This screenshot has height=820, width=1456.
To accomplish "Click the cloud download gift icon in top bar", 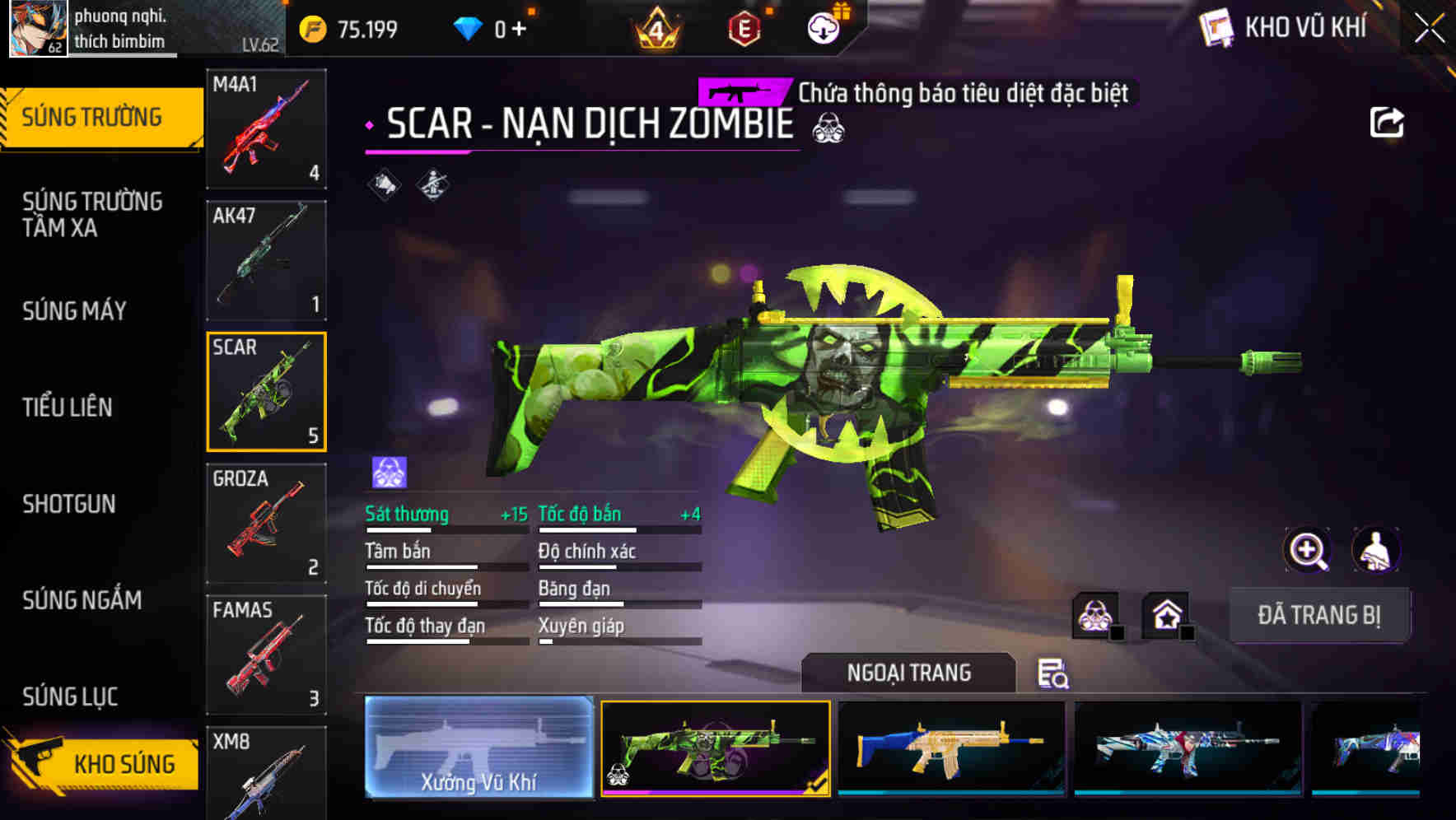I will (x=824, y=27).
